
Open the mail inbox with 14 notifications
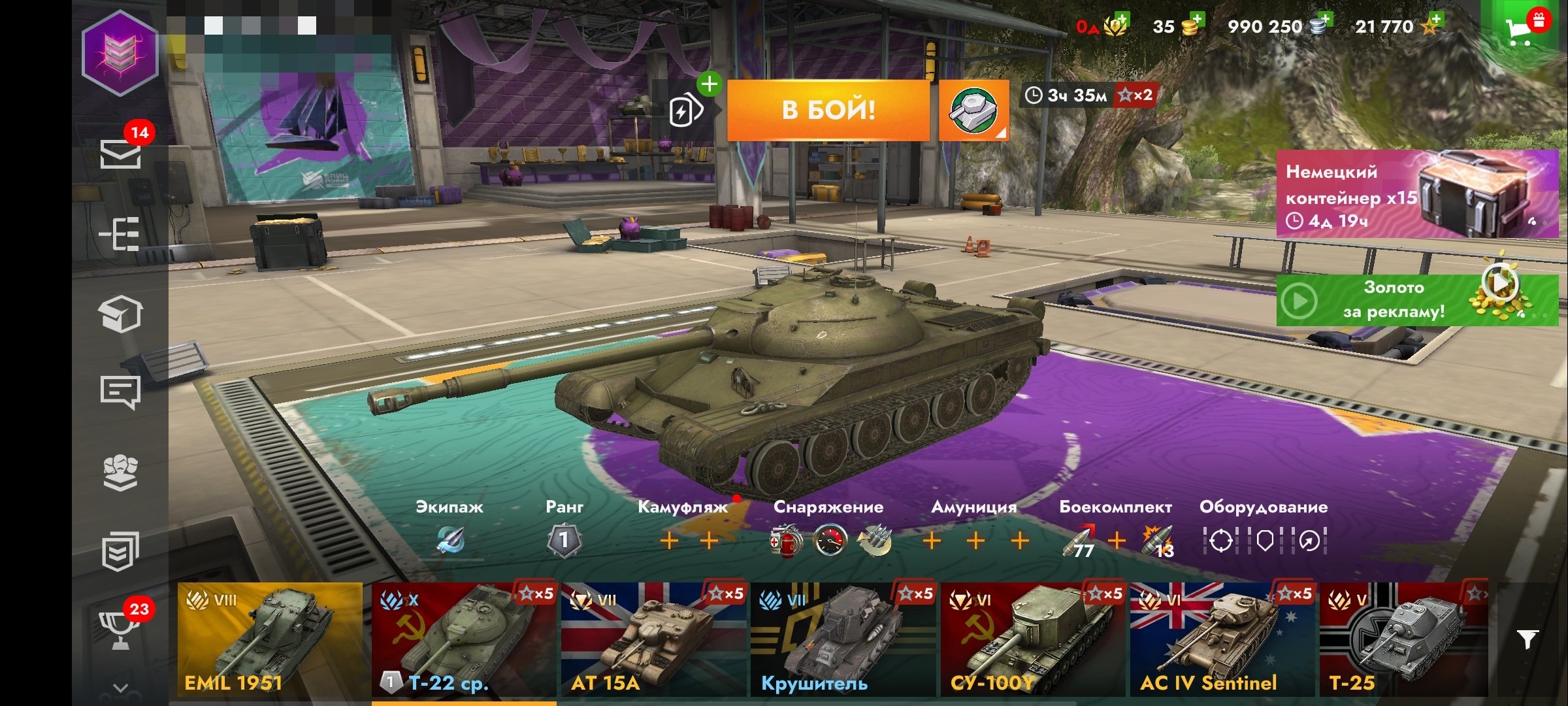point(121,154)
